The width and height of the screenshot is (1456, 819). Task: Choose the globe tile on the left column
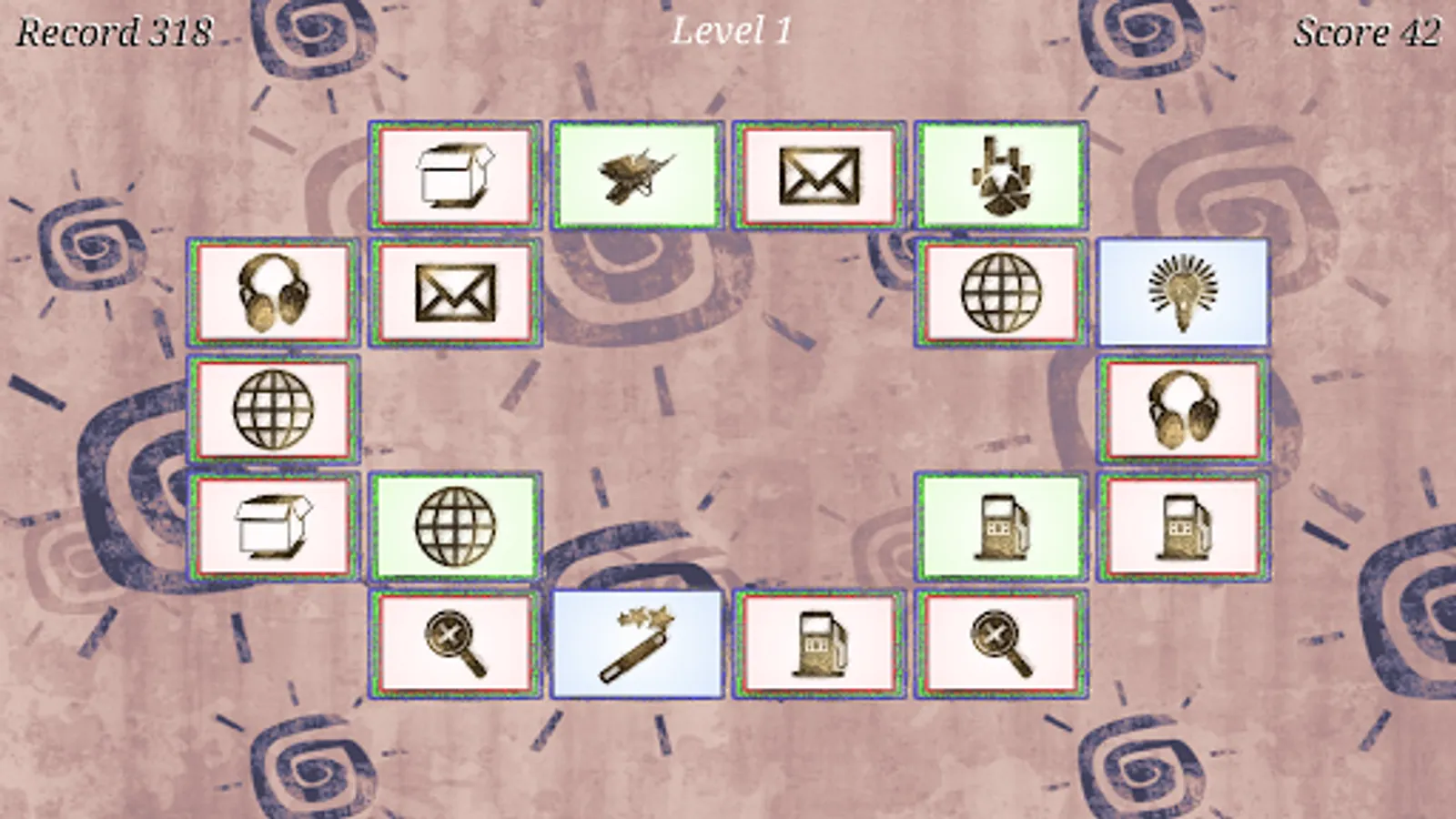tap(273, 410)
